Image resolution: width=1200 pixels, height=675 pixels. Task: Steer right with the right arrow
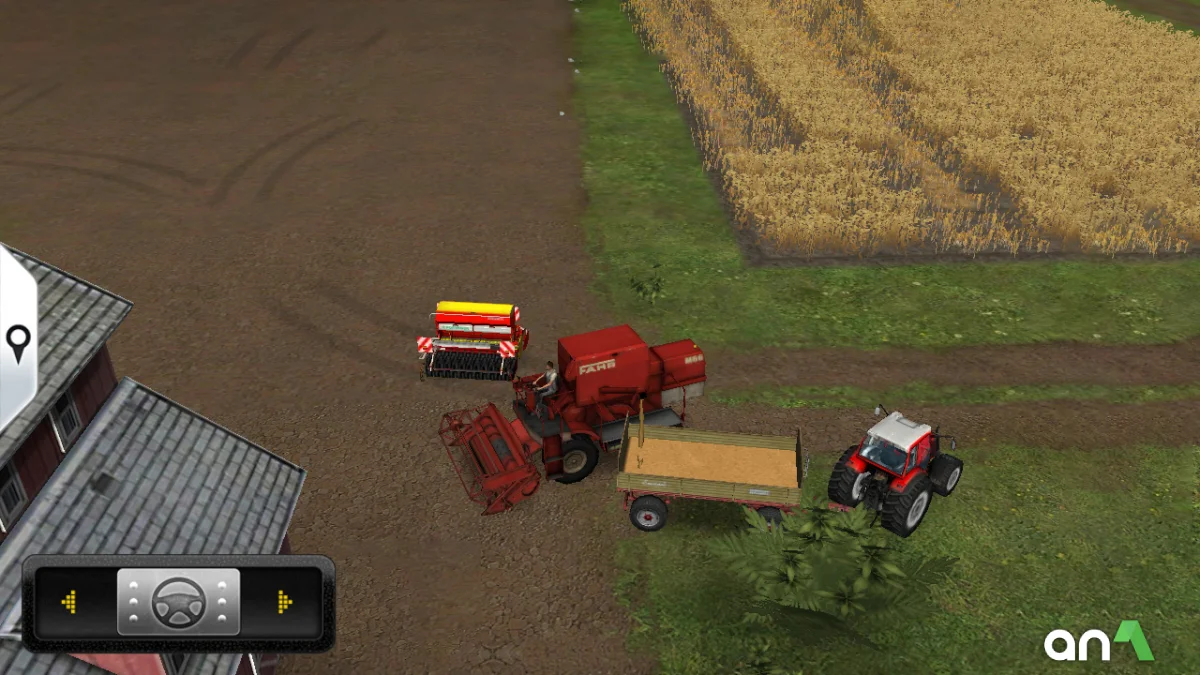pos(285,602)
